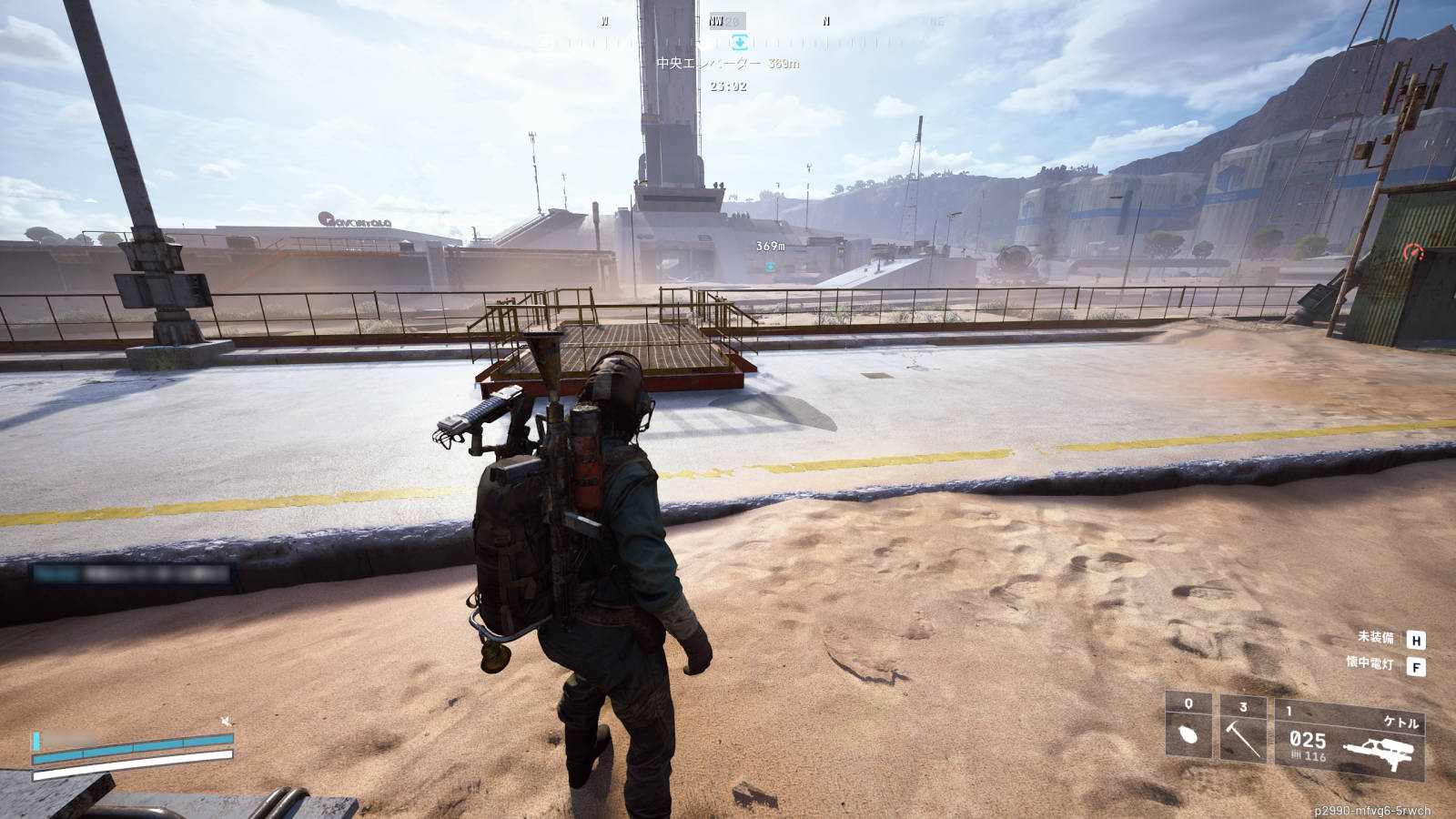The image size is (1456, 819).
Task: Click the red marker icon near the shed
Action: click(1412, 252)
